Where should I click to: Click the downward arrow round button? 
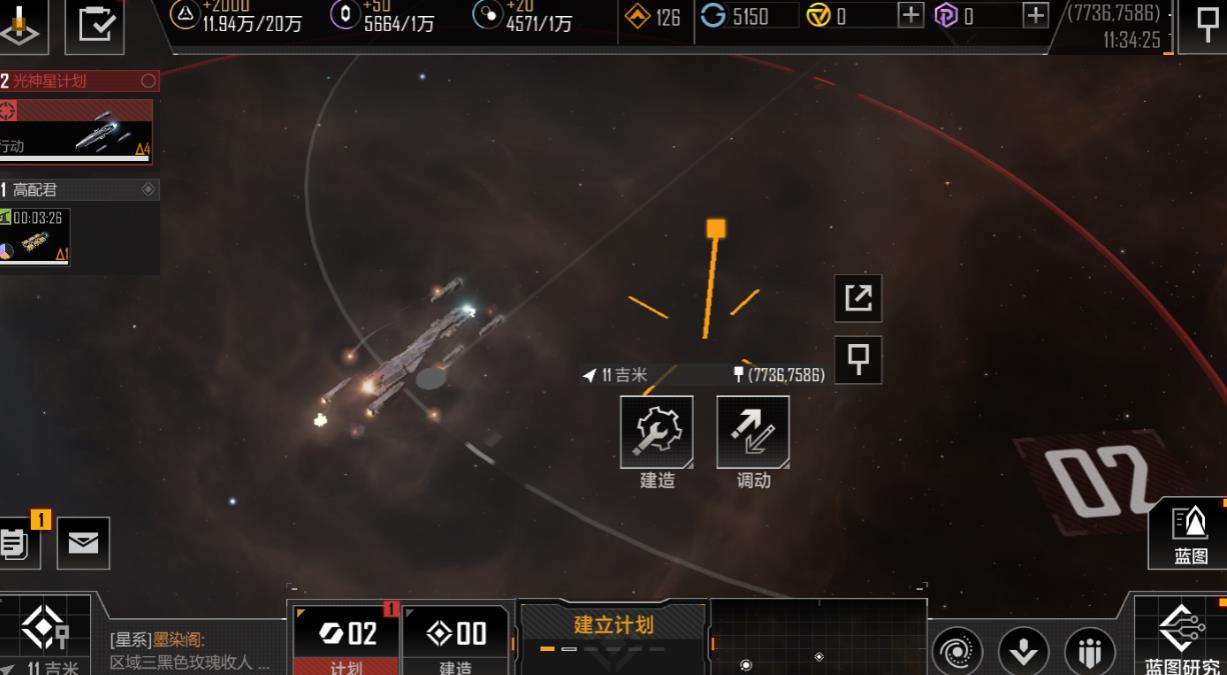1023,652
